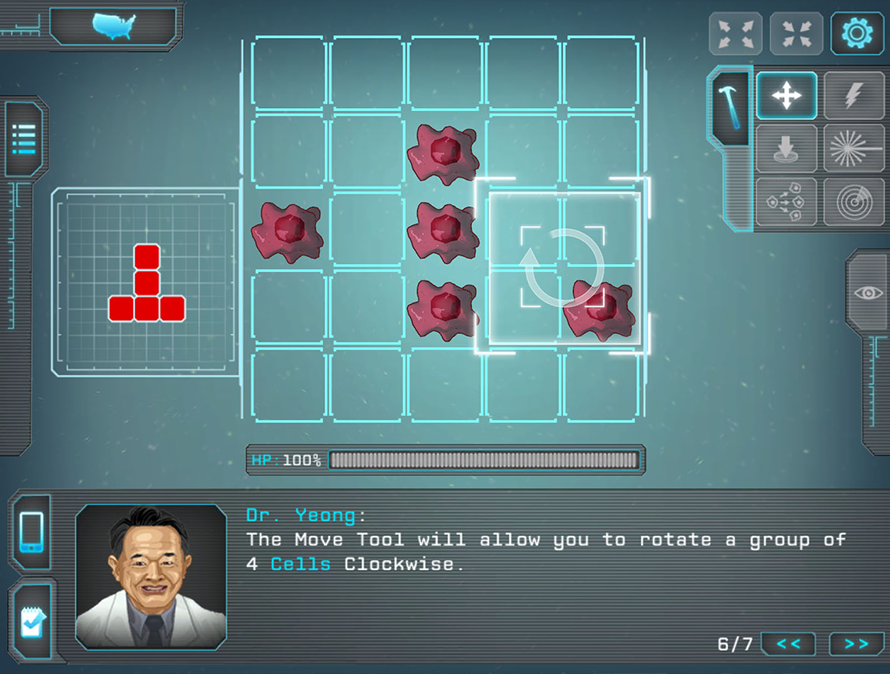Select the lightning bolt tool
The image size is (890, 674).
(852, 96)
